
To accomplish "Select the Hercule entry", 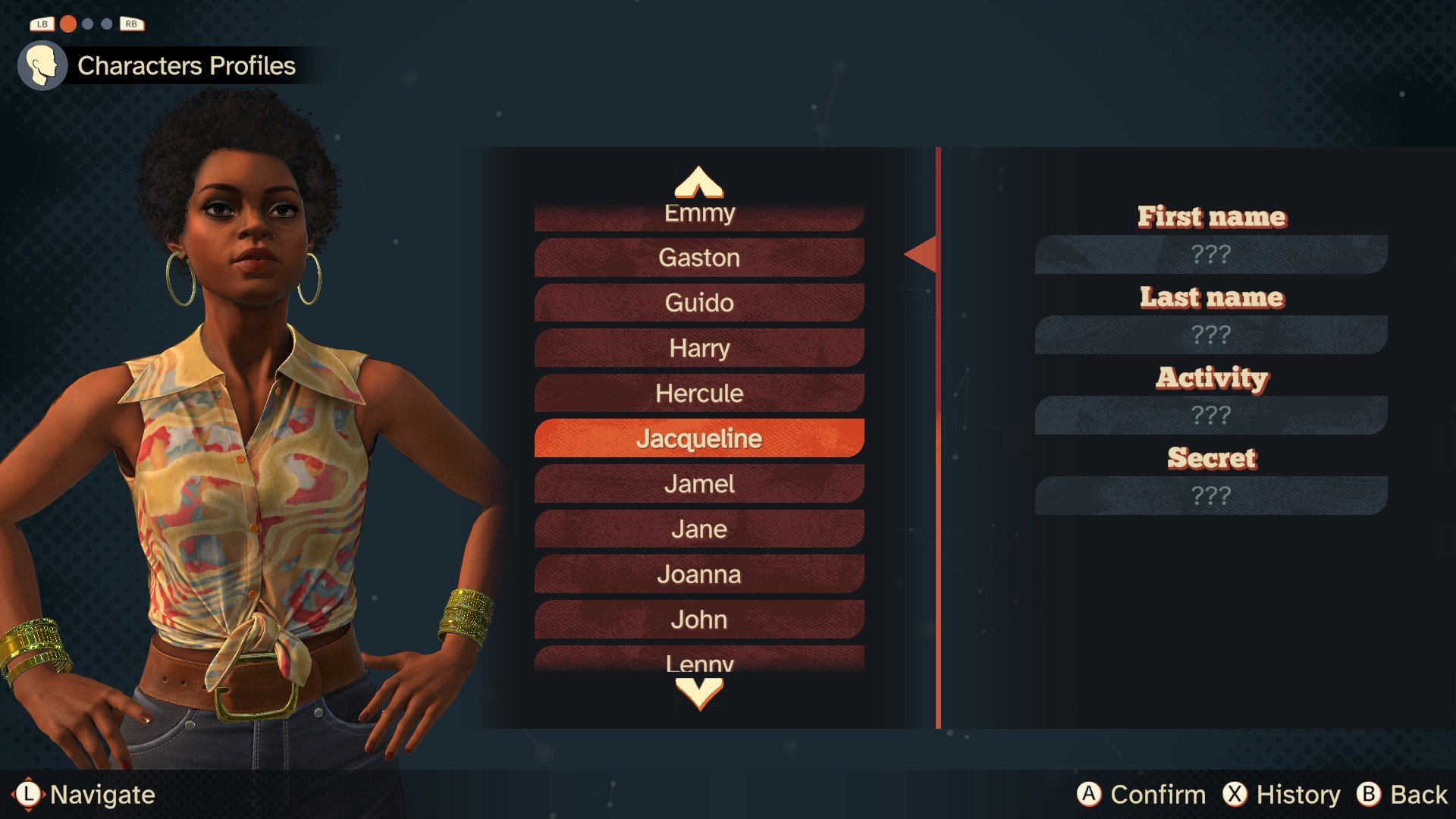I will 698,393.
